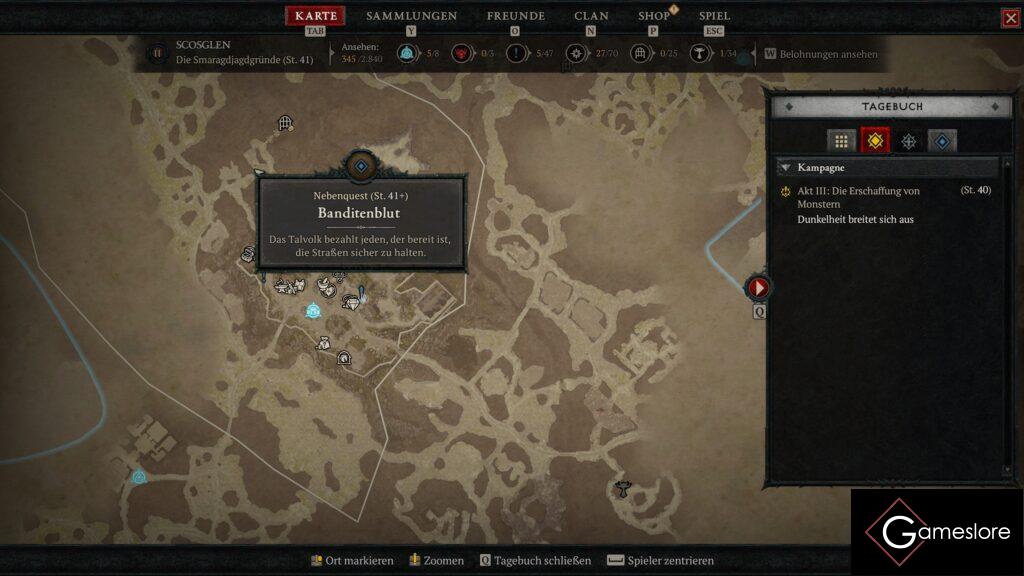Select the yellow diamond campaign filter
The width and height of the screenshot is (1024, 576).
[x=875, y=141]
